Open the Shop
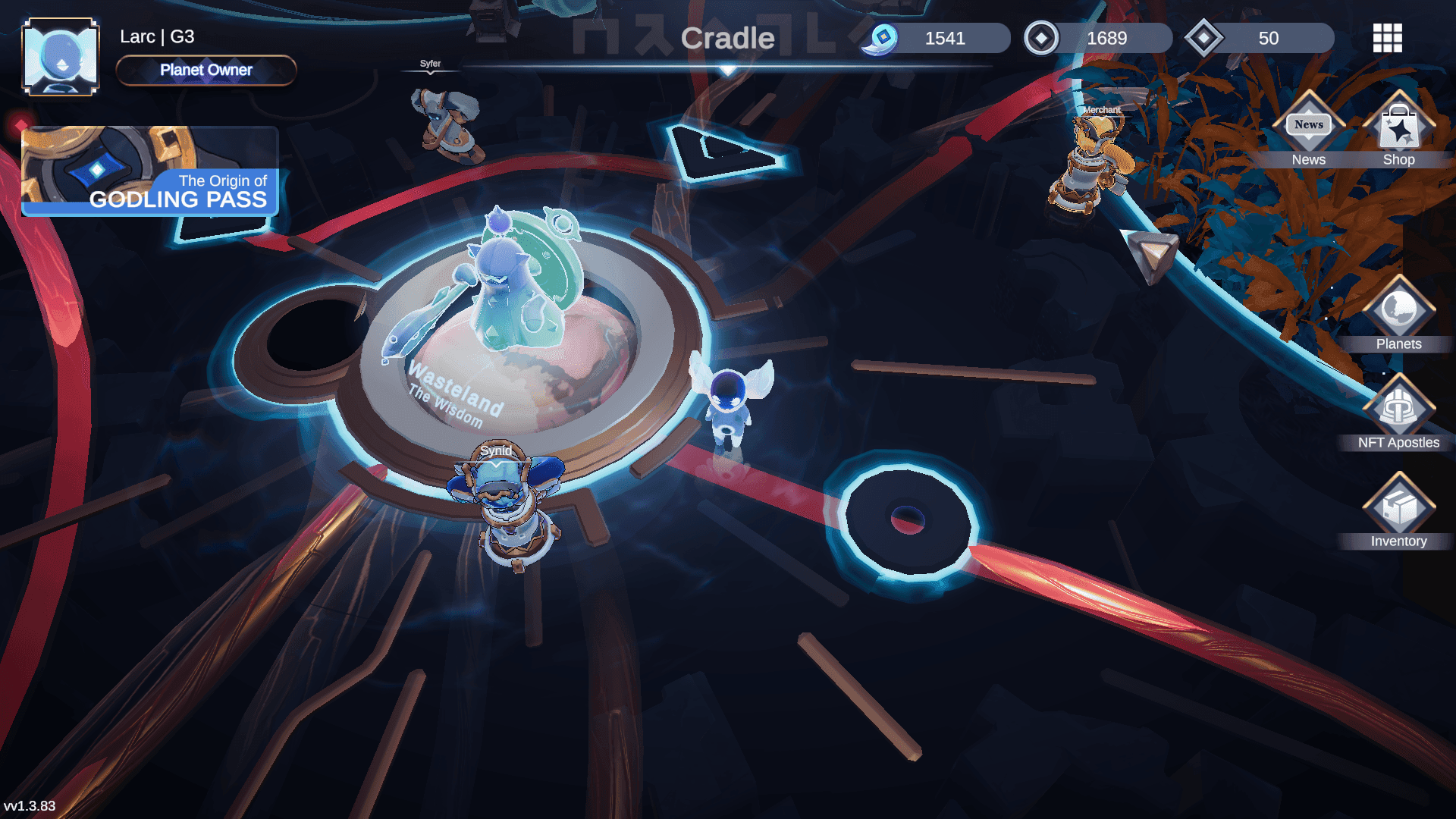The image size is (1456, 819). 1398,130
